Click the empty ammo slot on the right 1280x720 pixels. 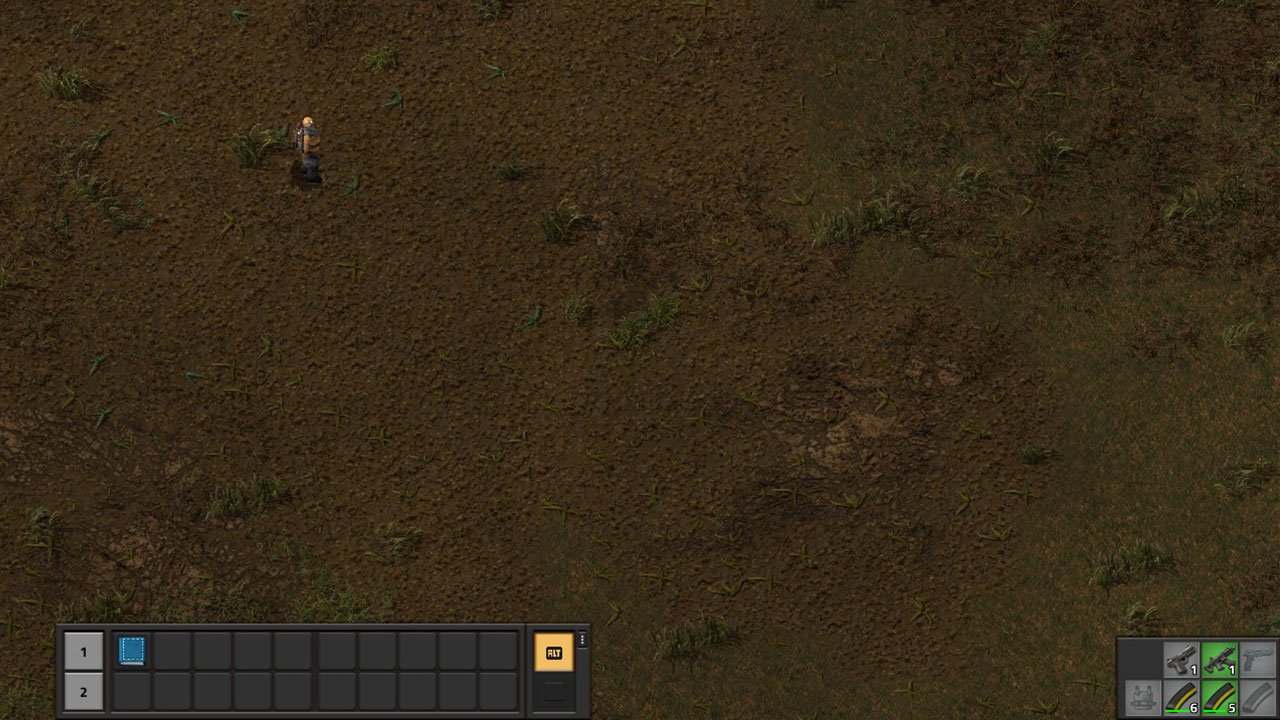click(x=1260, y=698)
